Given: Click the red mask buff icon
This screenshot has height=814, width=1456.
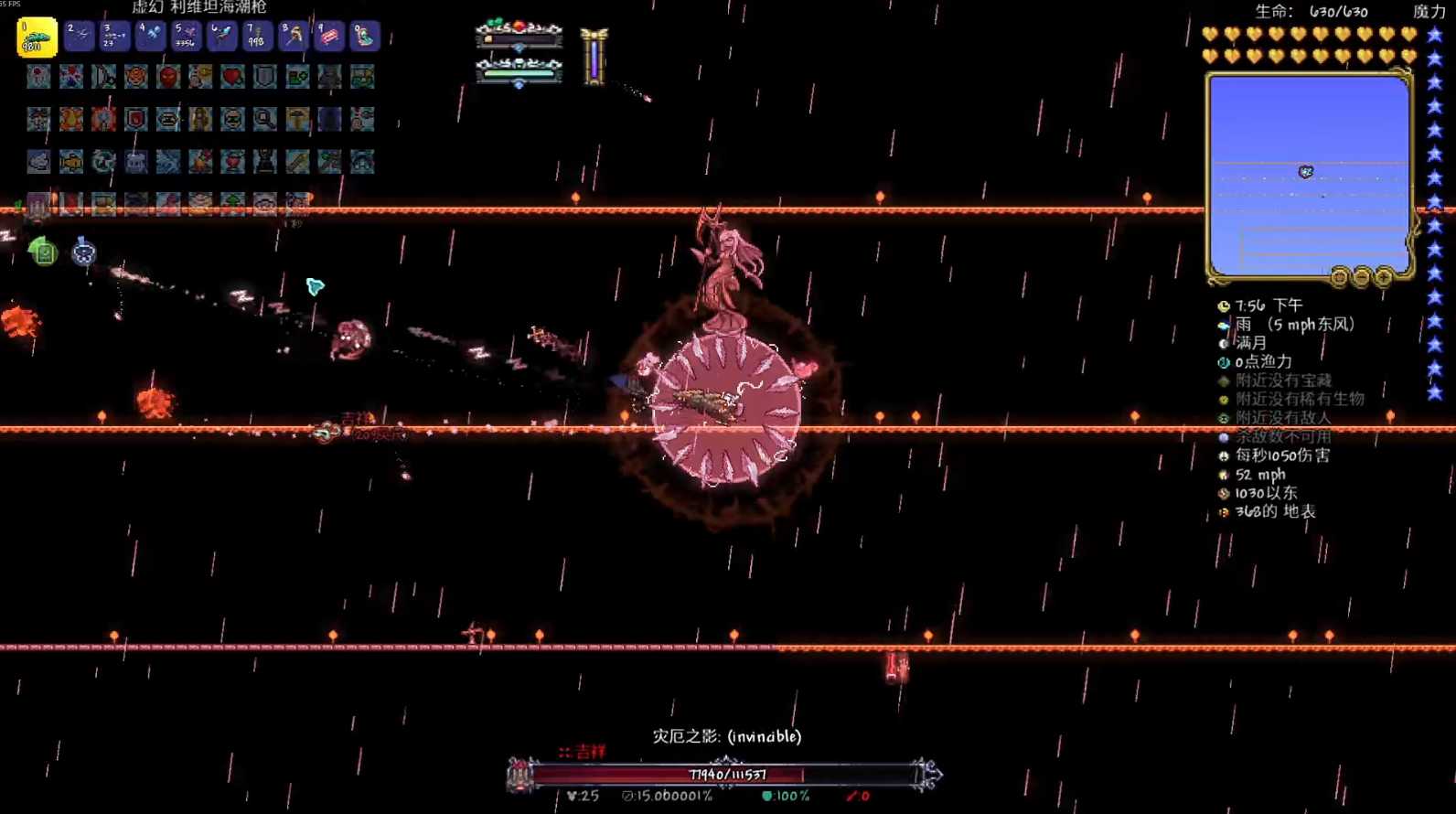Looking at the screenshot, I should click(168, 77).
